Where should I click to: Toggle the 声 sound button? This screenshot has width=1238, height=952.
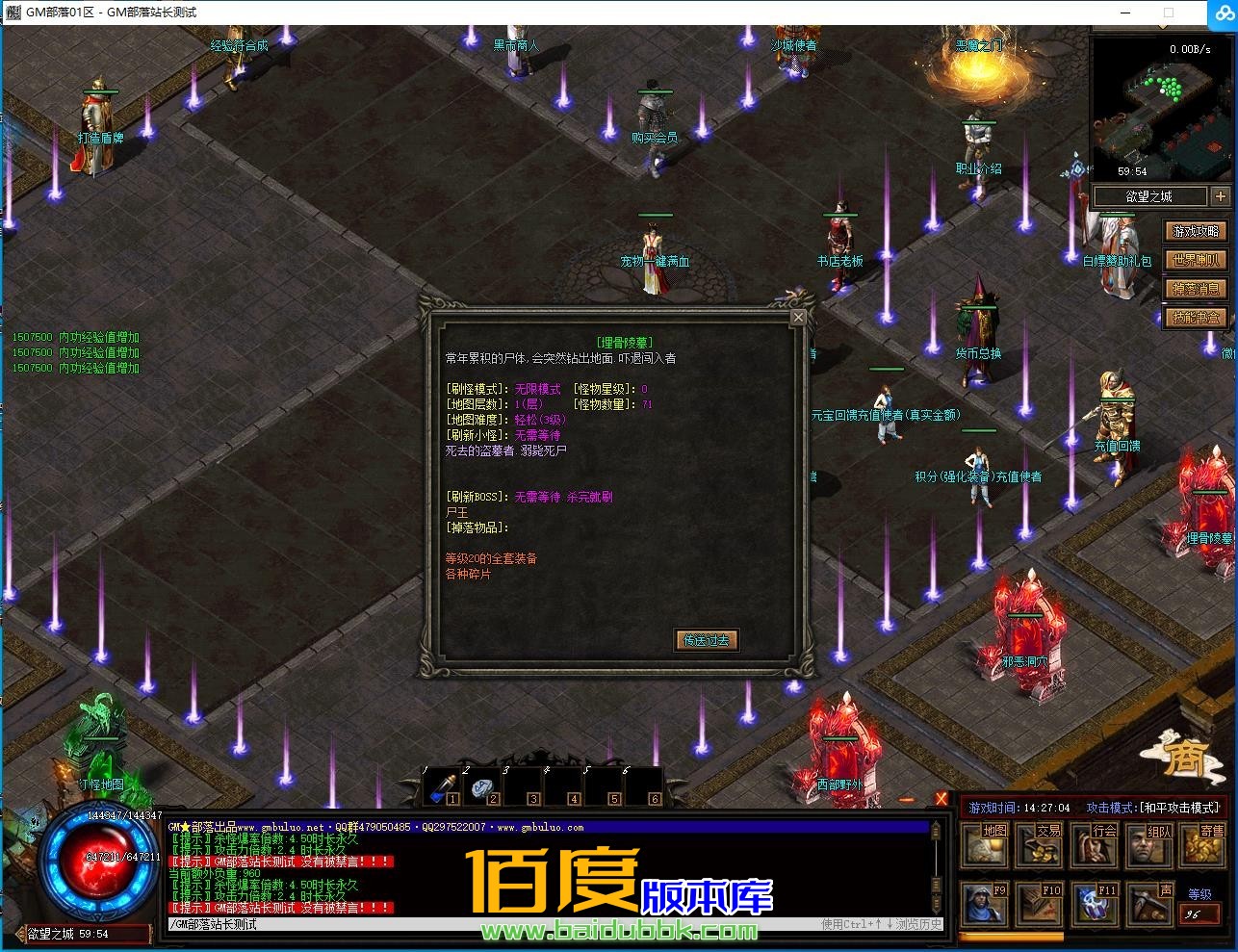1148,905
